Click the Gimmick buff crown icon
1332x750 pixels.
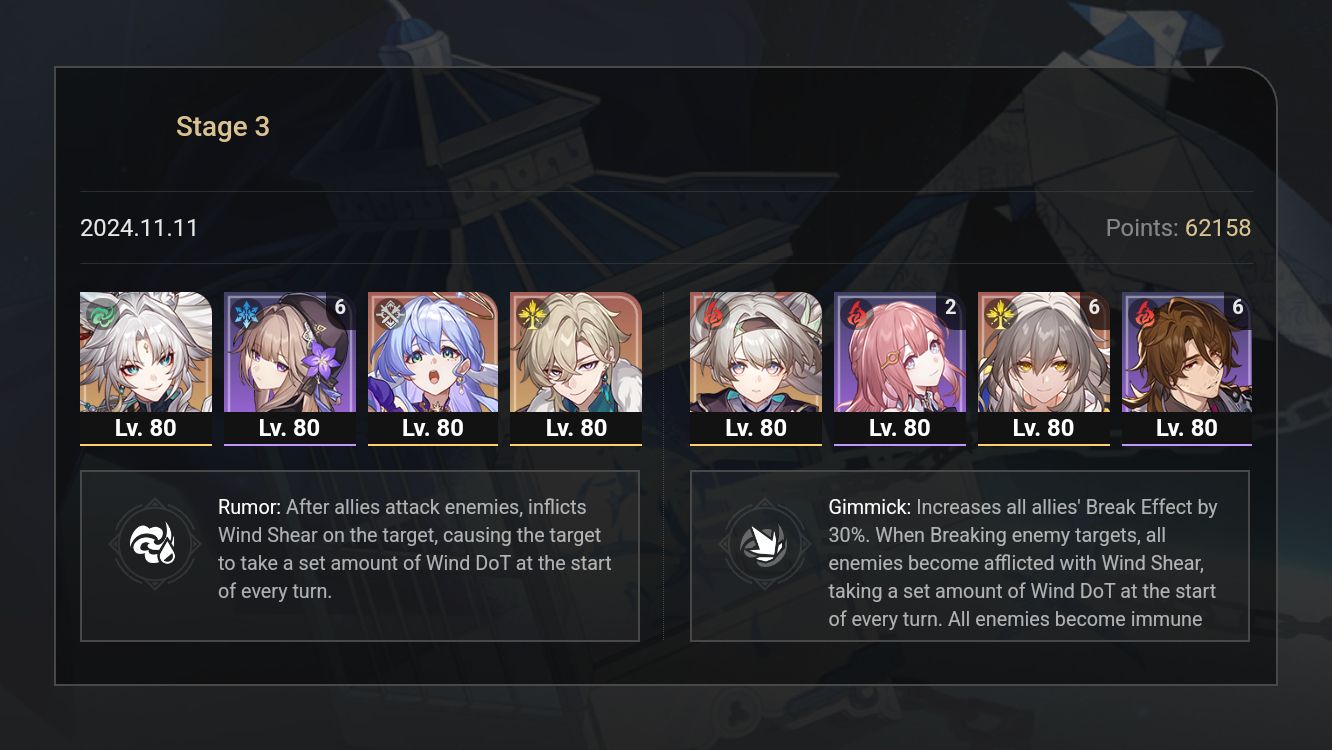pos(766,545)
